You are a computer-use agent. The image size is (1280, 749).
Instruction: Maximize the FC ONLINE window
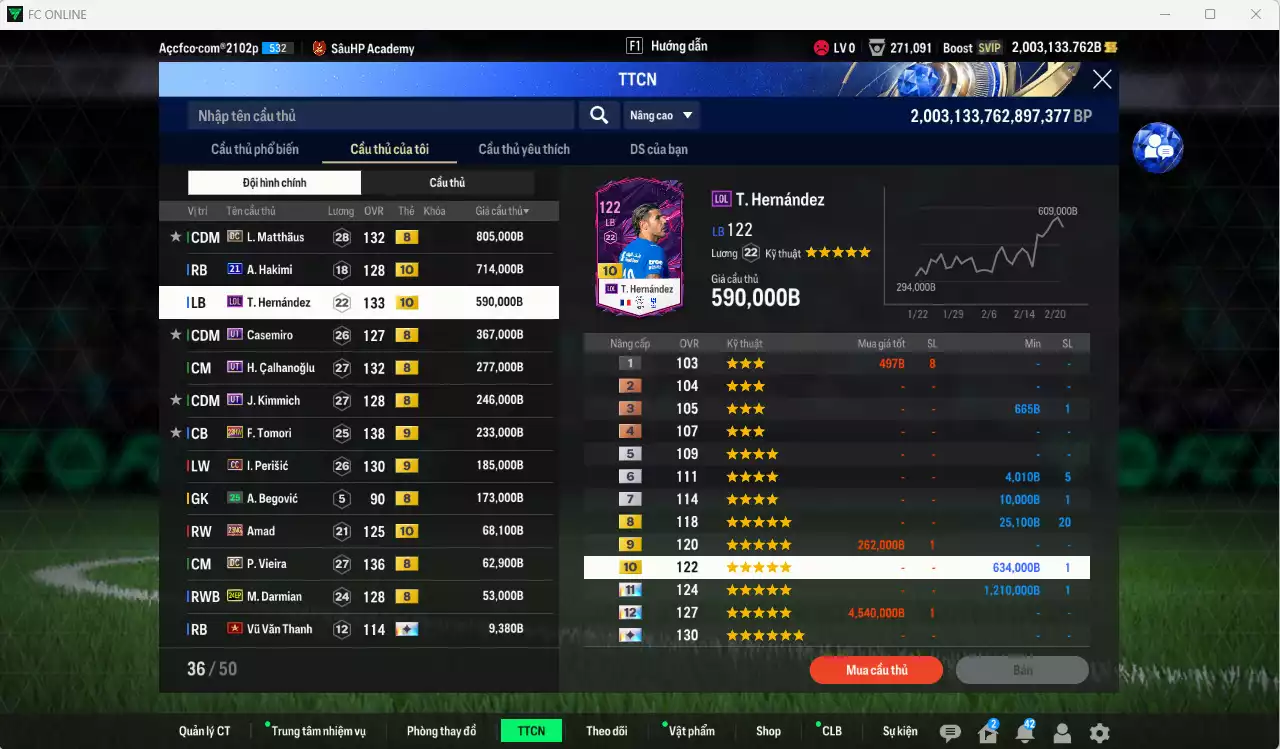click(x=1210, y=14)
